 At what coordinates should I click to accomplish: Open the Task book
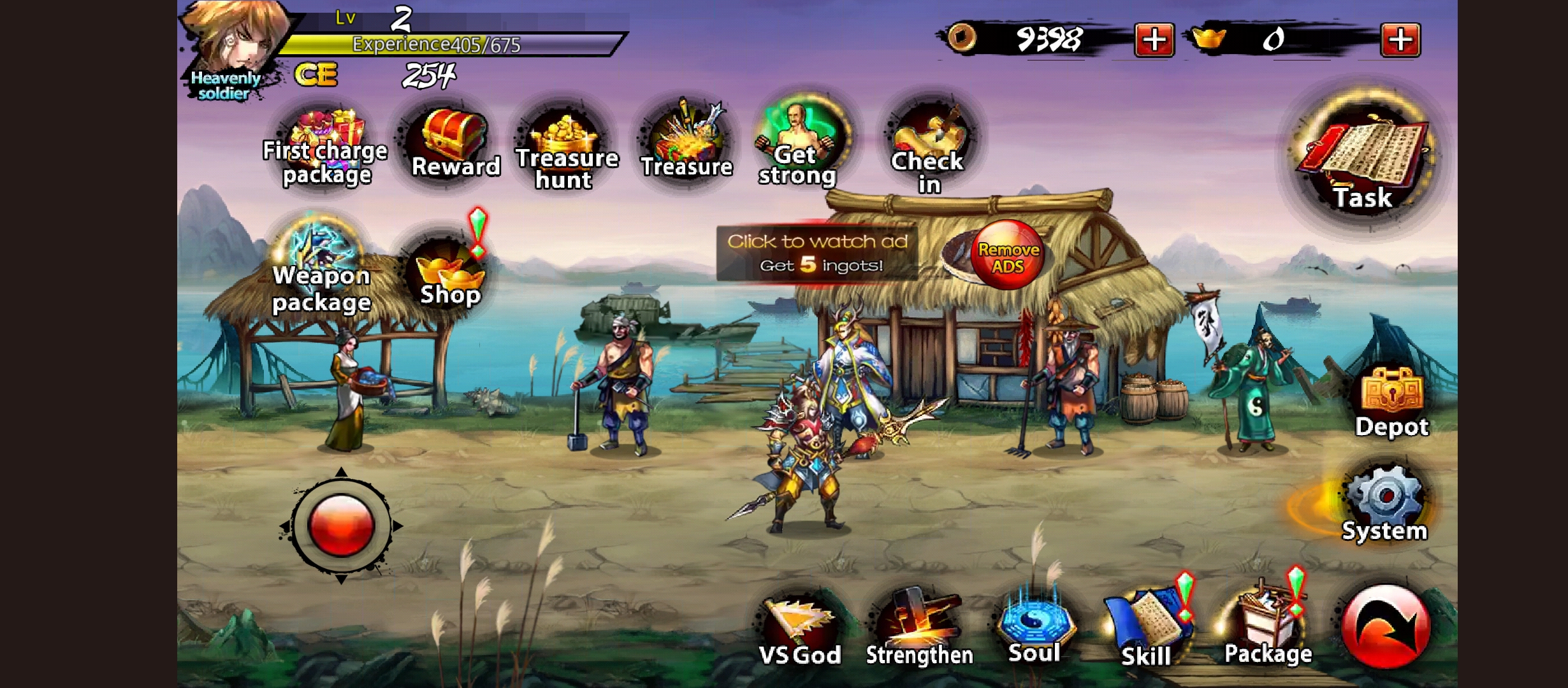[1363, 159]
